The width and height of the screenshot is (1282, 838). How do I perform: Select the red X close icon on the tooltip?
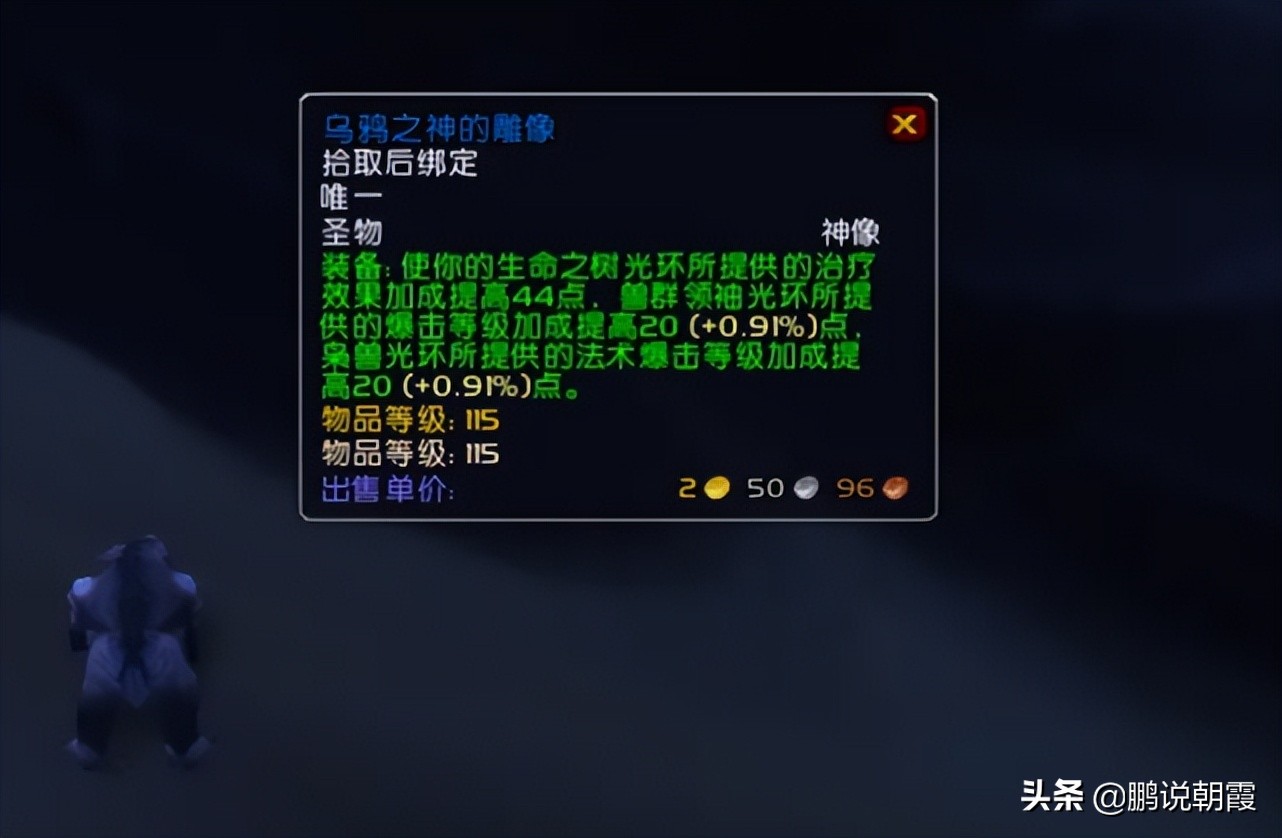tap(903, 123)
